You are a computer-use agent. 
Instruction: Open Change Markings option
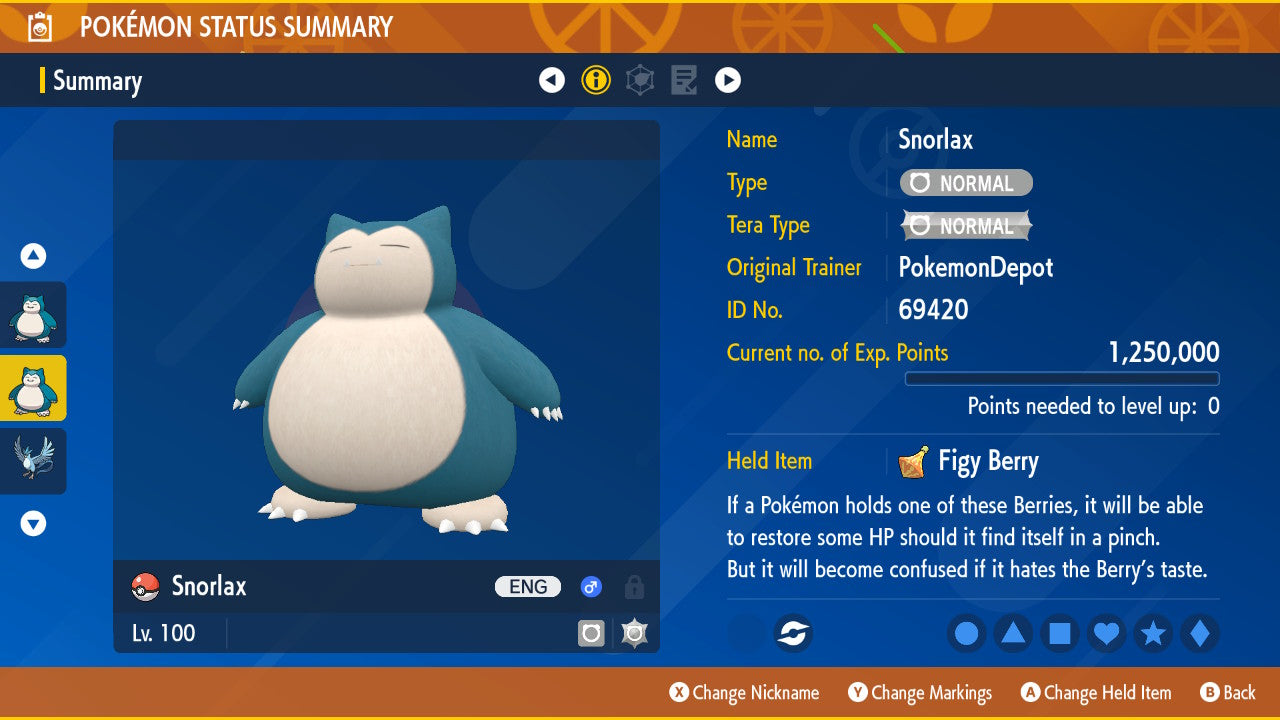click(920, 693)
